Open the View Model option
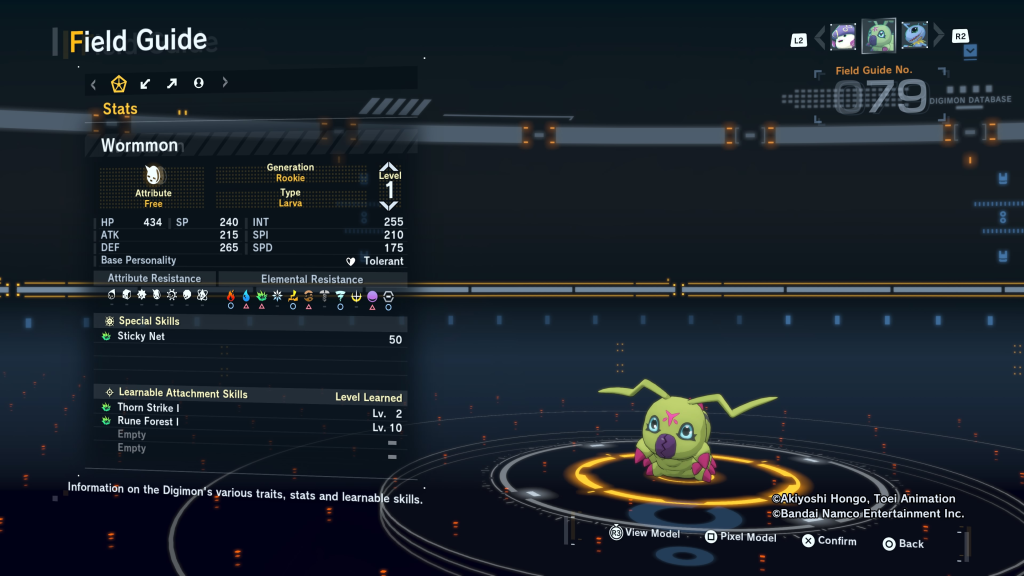The width and height of the screenshot is (1024, 576). 645,534
